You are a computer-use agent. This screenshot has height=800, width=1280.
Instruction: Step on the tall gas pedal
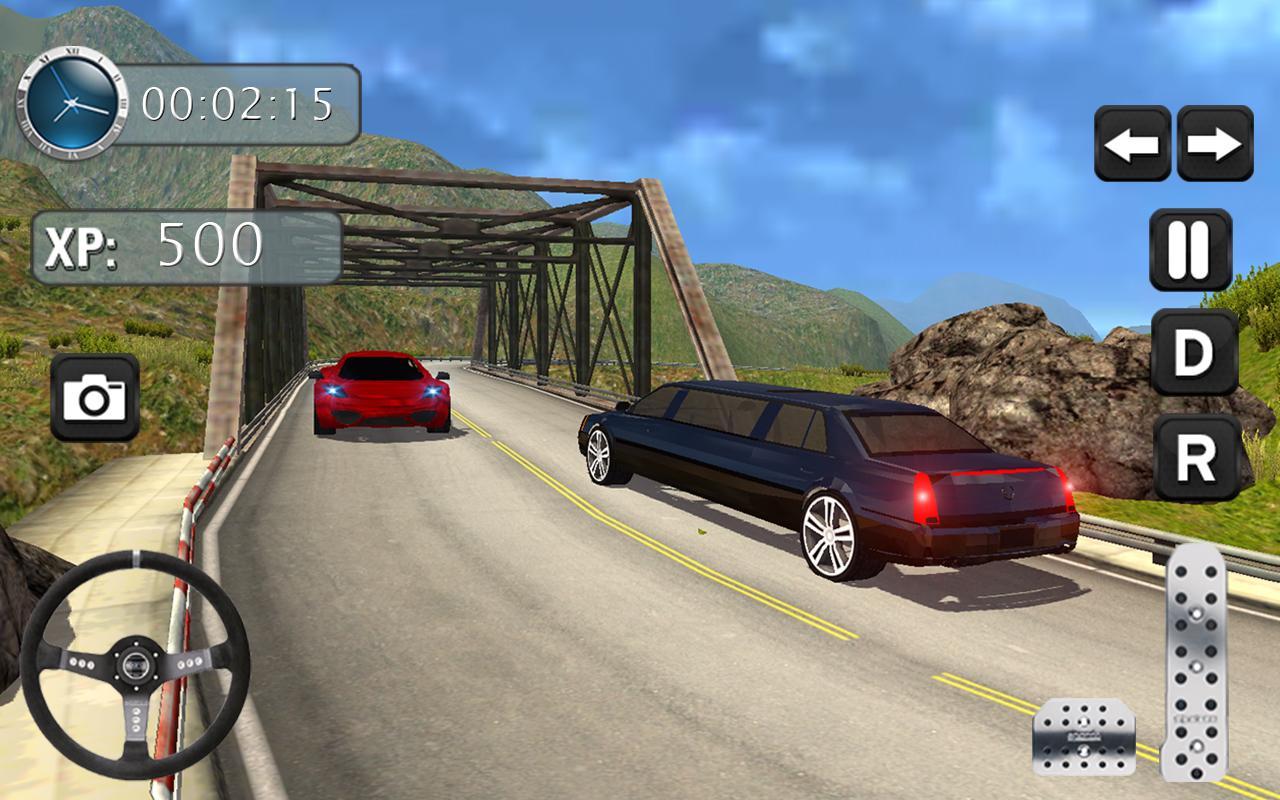coord(1195,662)
